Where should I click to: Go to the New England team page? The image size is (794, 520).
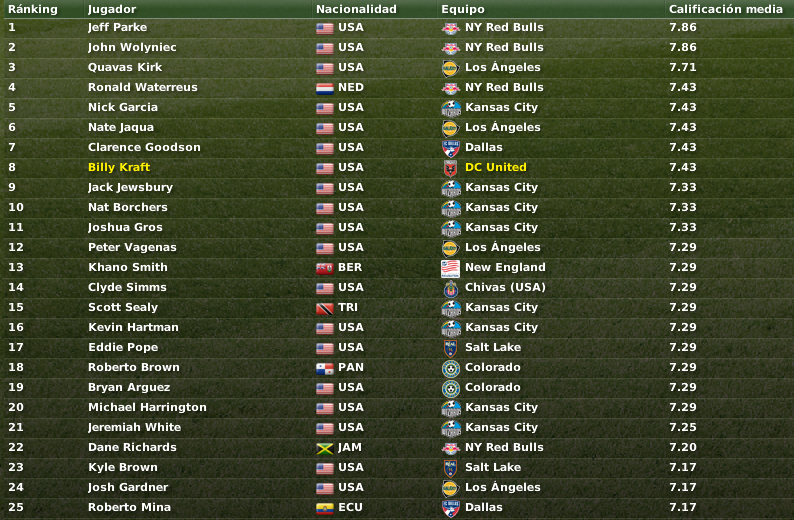pos(505,267)
